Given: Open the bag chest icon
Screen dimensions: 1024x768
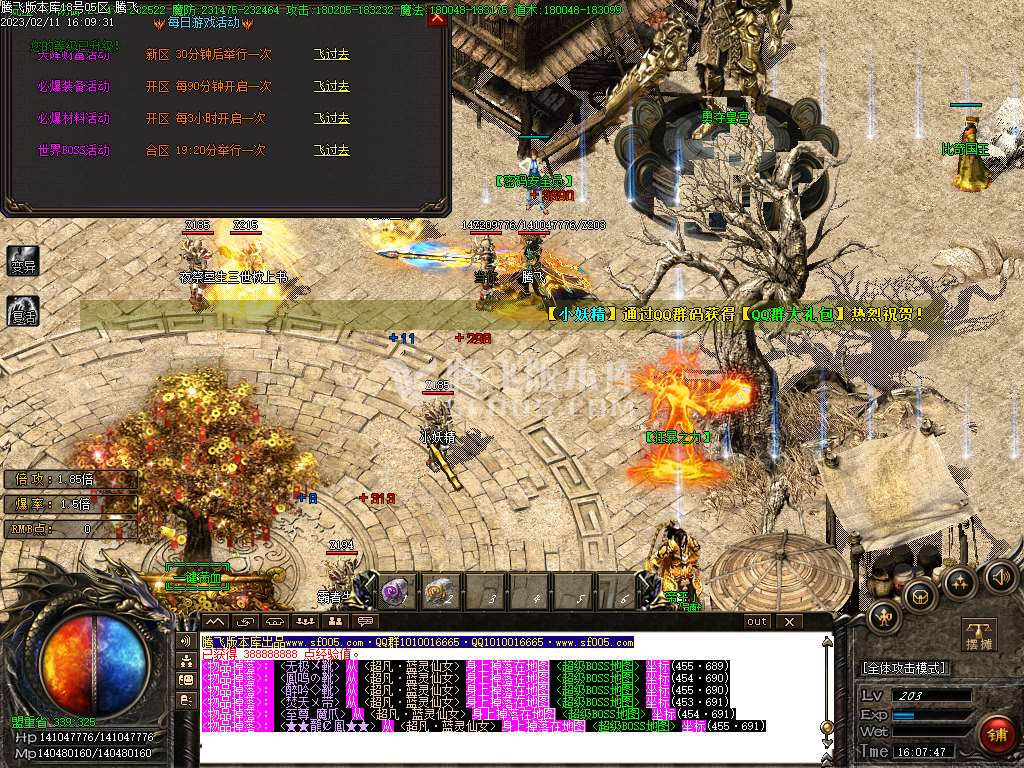Looking at the screenshot, I should [x=919, y=597].
